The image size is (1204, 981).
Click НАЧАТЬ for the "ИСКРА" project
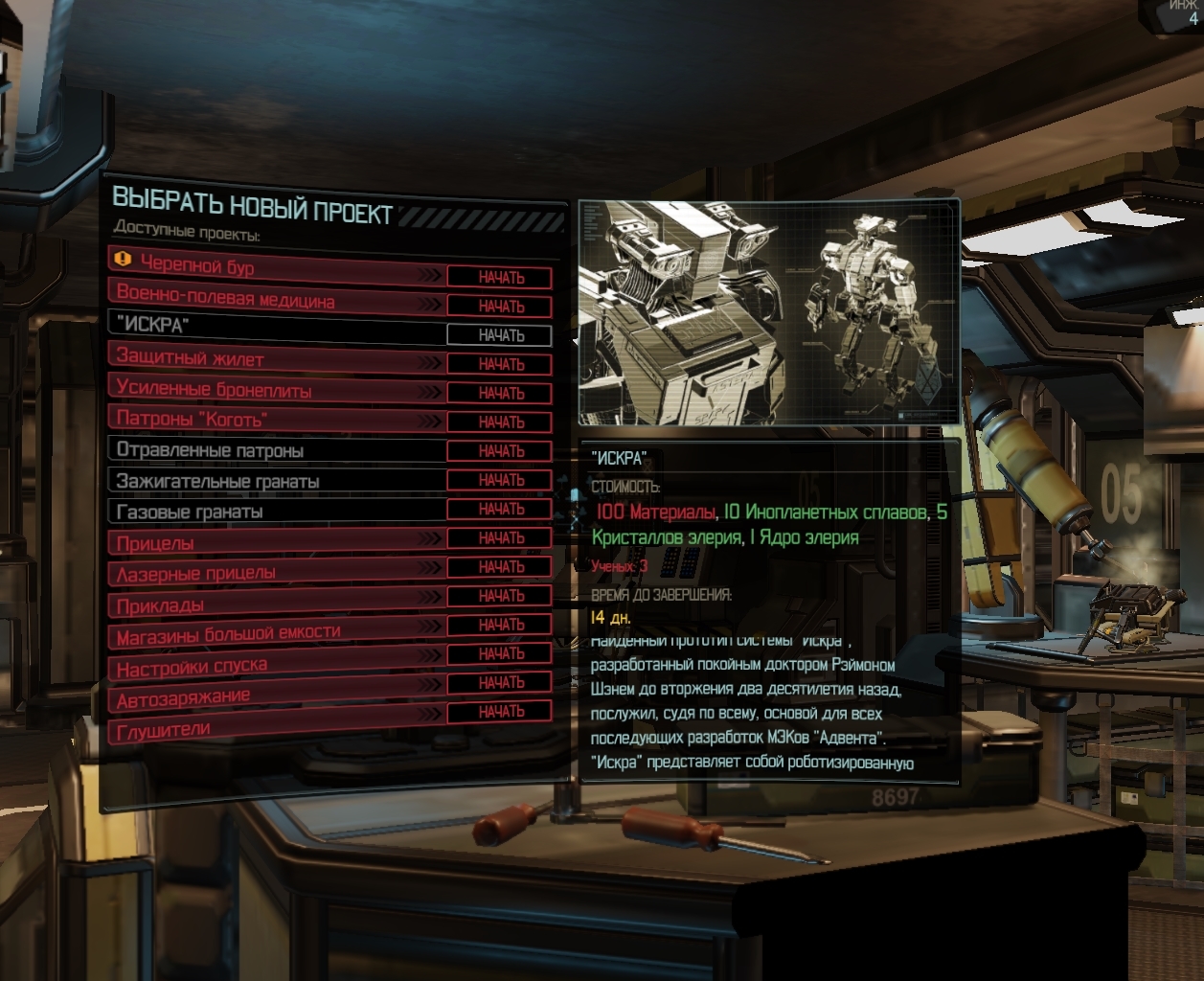pyautogui.click(x=501, y=335)
